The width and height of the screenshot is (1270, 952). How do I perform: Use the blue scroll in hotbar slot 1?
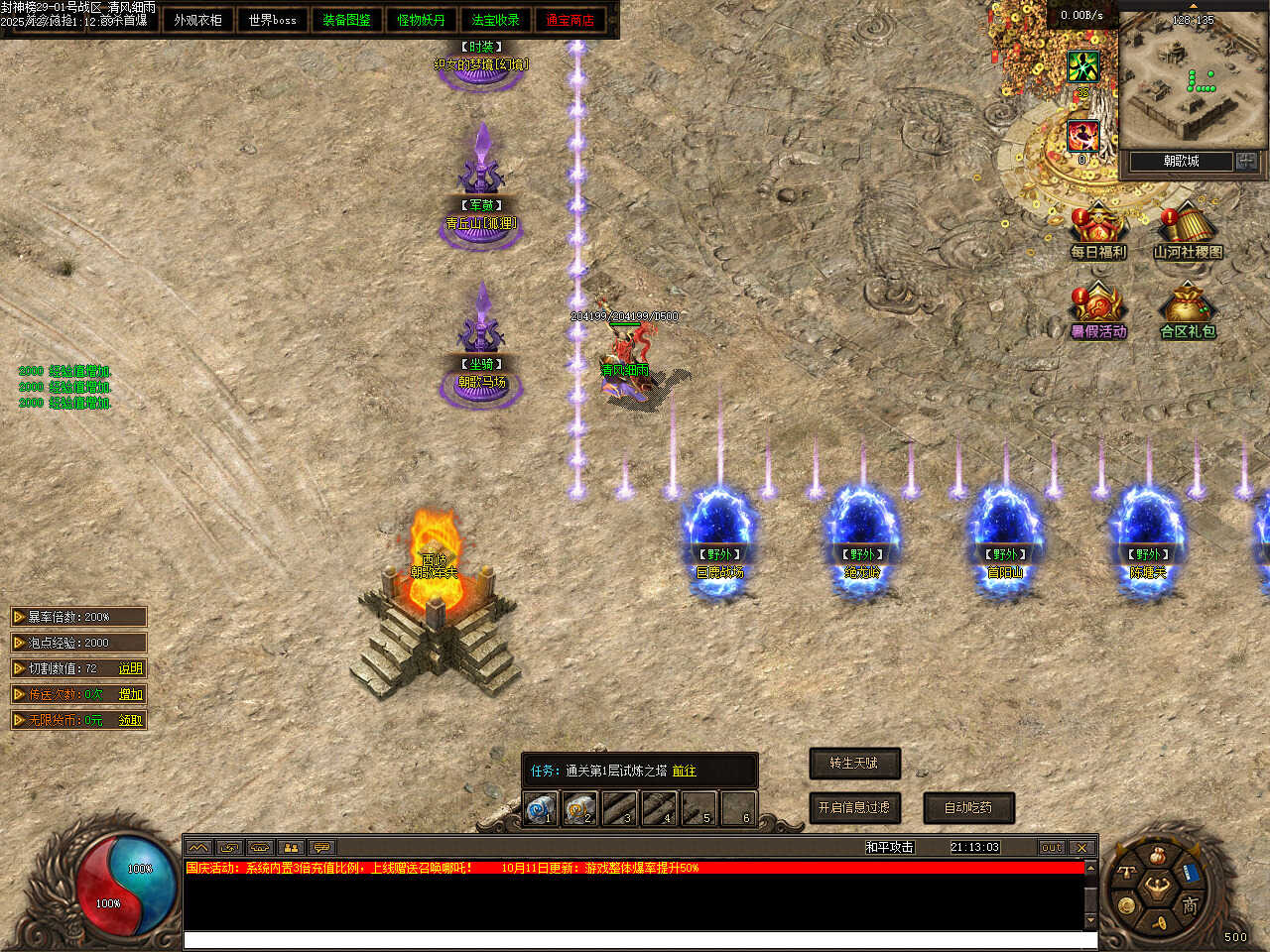[x=541, y=809]
